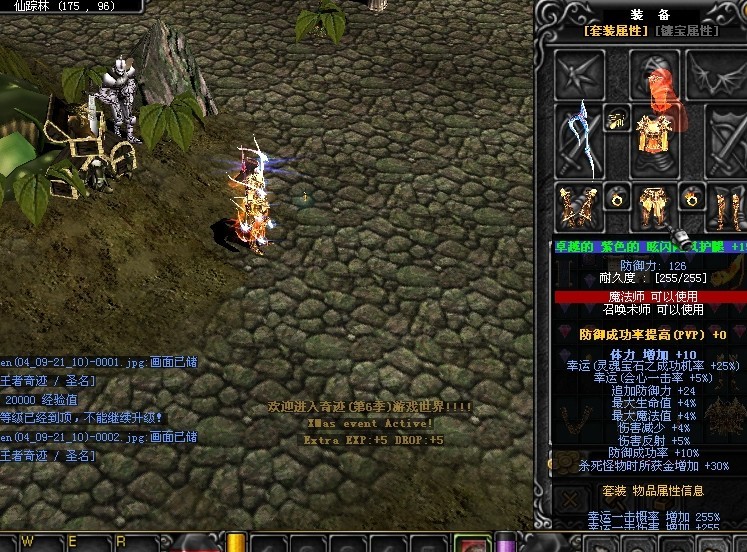Select the ring slot beside the boots
This screenshot has width=747, height=552.
click(692, 197)
